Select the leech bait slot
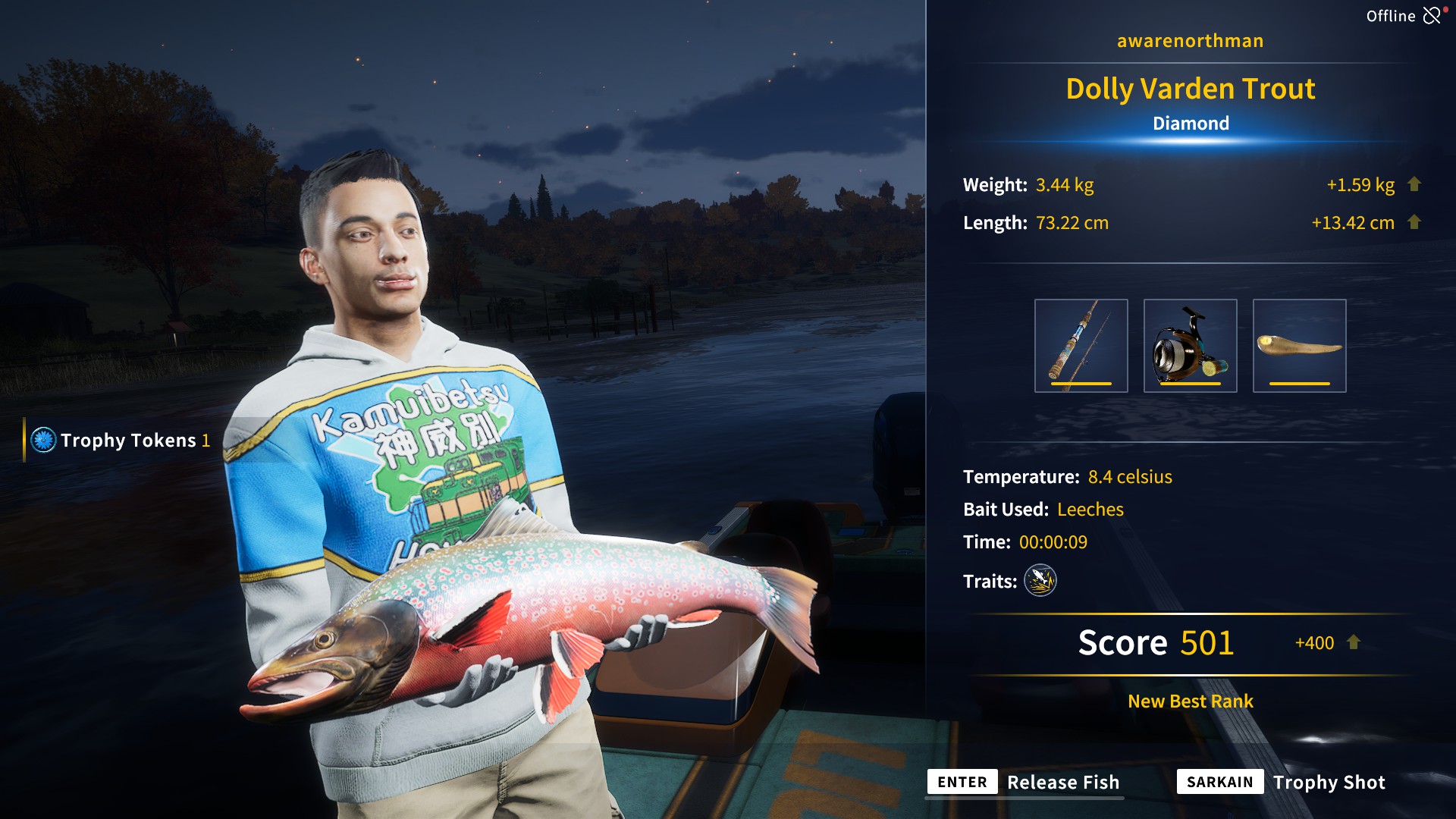Image resolution: width=1456 pixels, height=819 pixels. pyautogui.click(x=1299, y=346)
